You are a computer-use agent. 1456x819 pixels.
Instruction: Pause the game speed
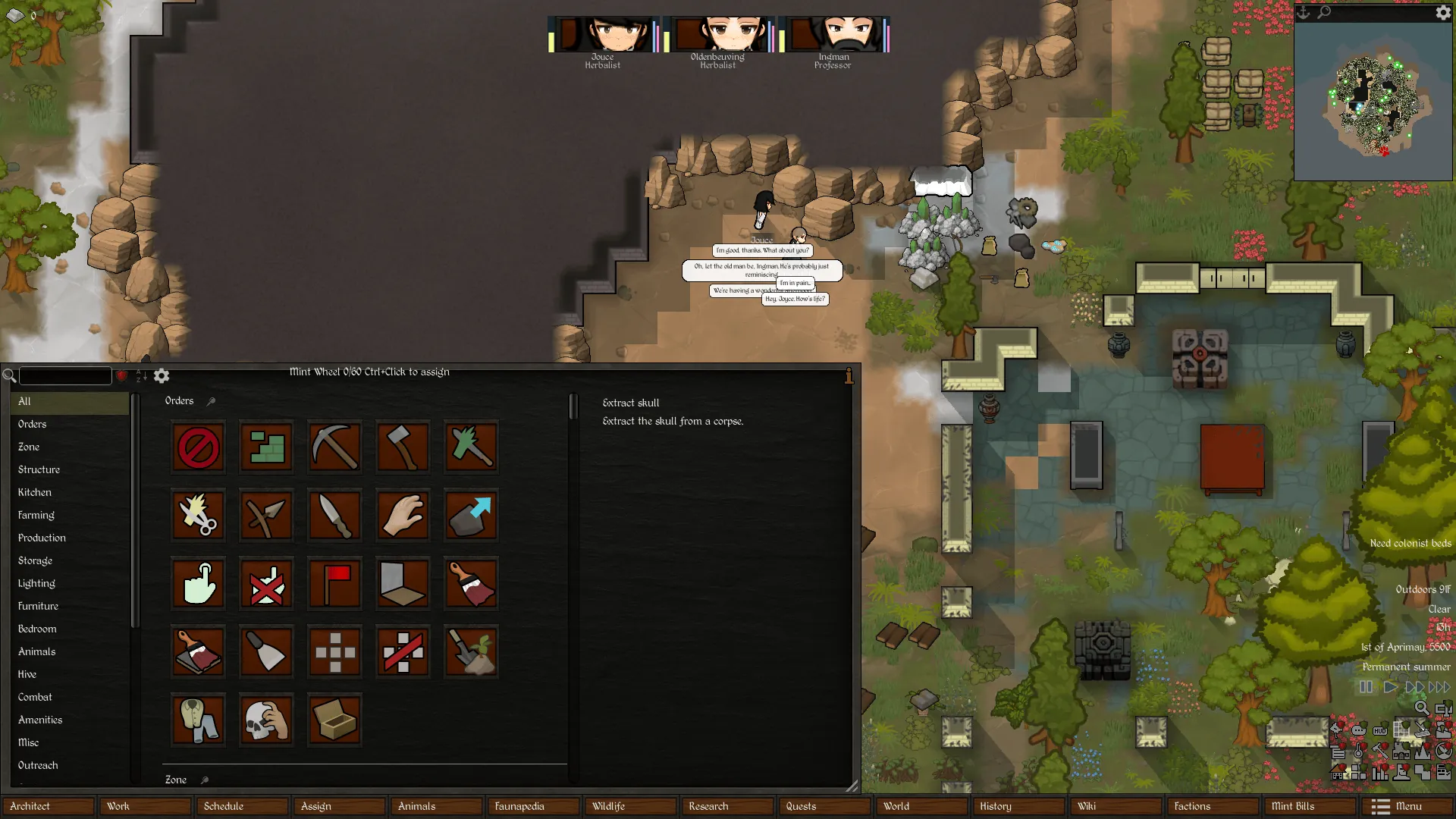tap(1366, 687)
